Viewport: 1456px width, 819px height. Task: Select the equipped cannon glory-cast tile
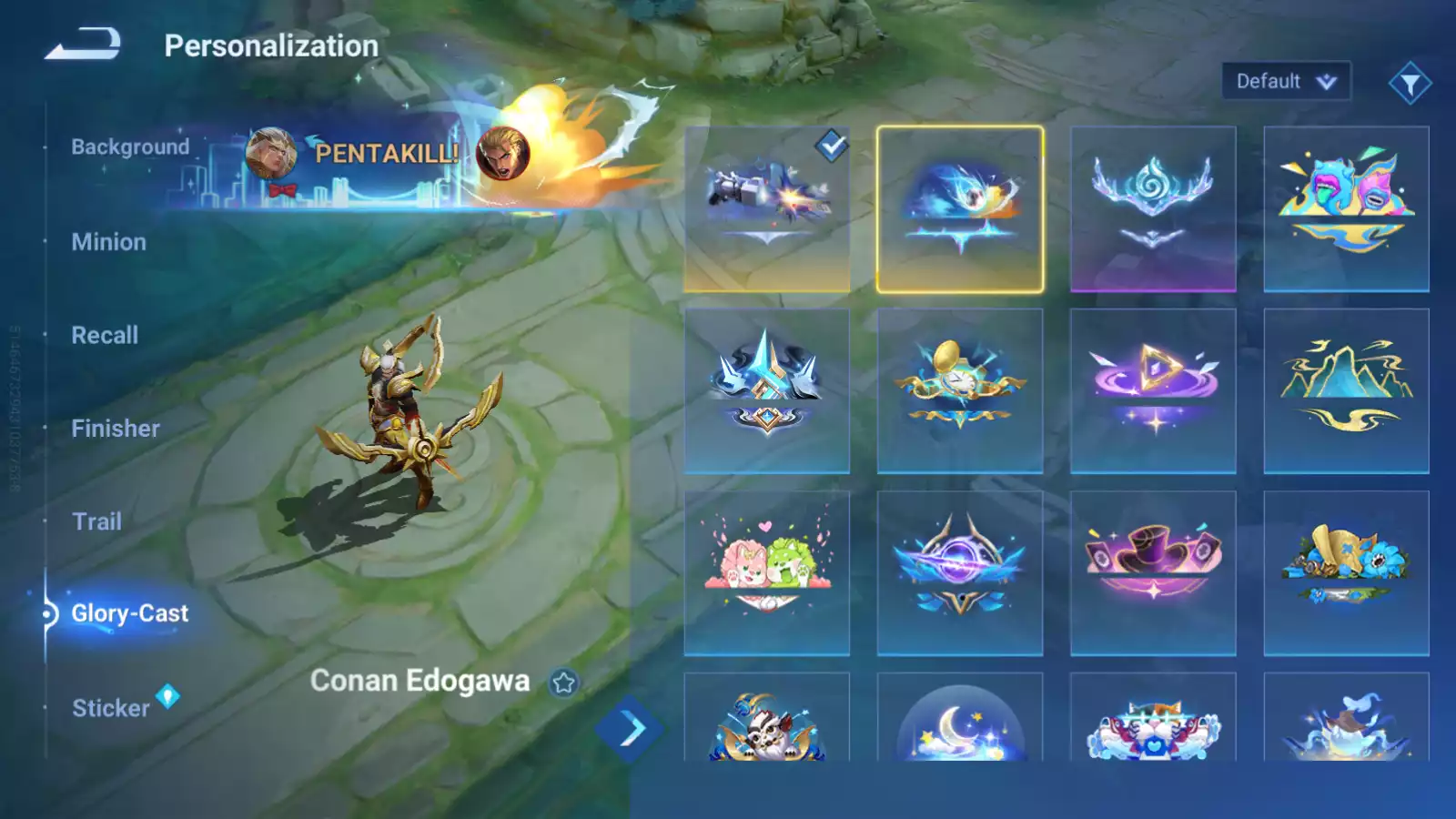point(767,209)
